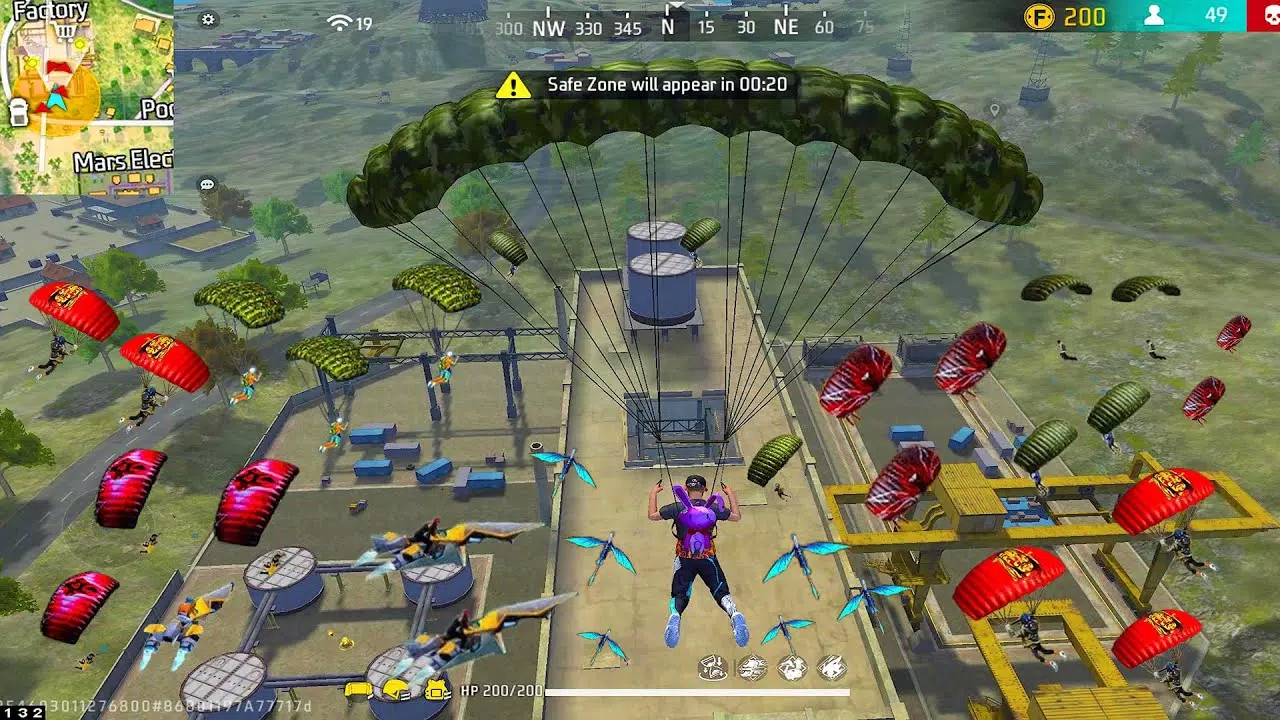Select the third skydive emote diamond icon
This screenshot has width=1280, height=720.
click(792, 666)
